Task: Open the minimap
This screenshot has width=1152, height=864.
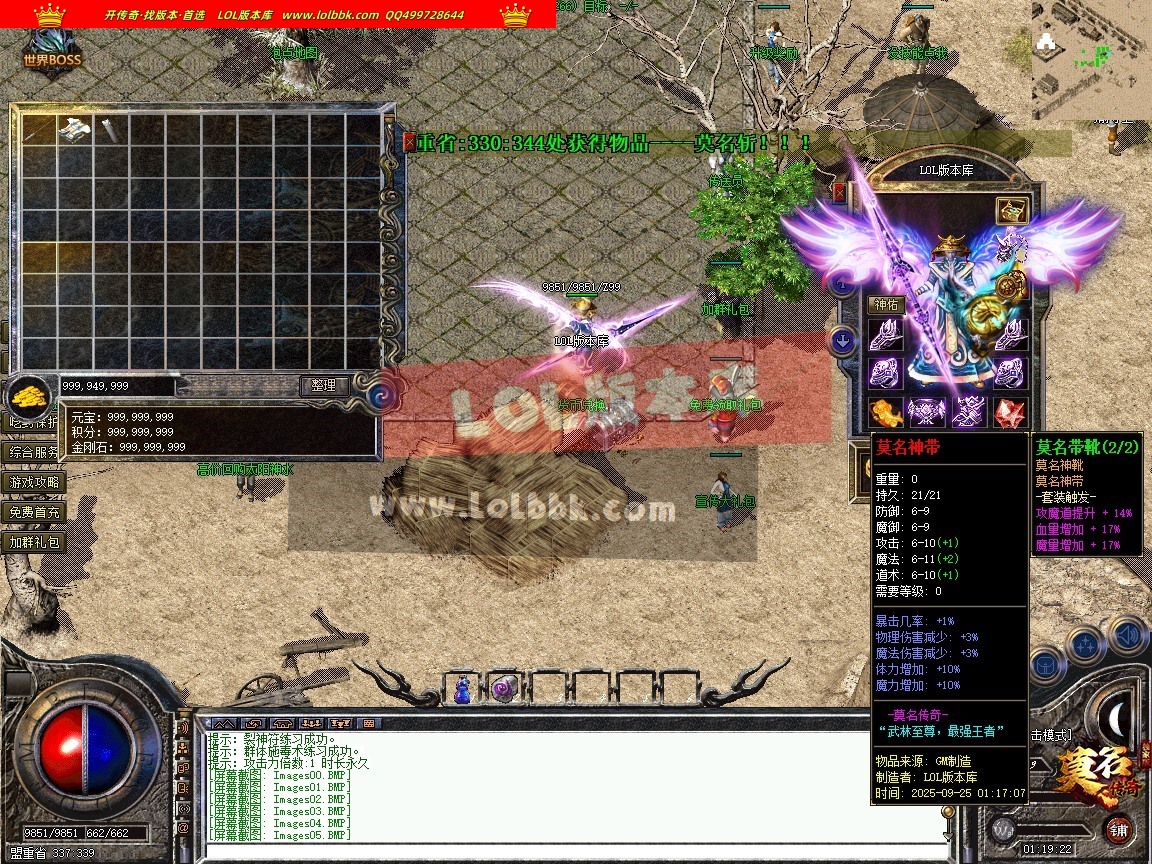Action: tap(1090, 60)
